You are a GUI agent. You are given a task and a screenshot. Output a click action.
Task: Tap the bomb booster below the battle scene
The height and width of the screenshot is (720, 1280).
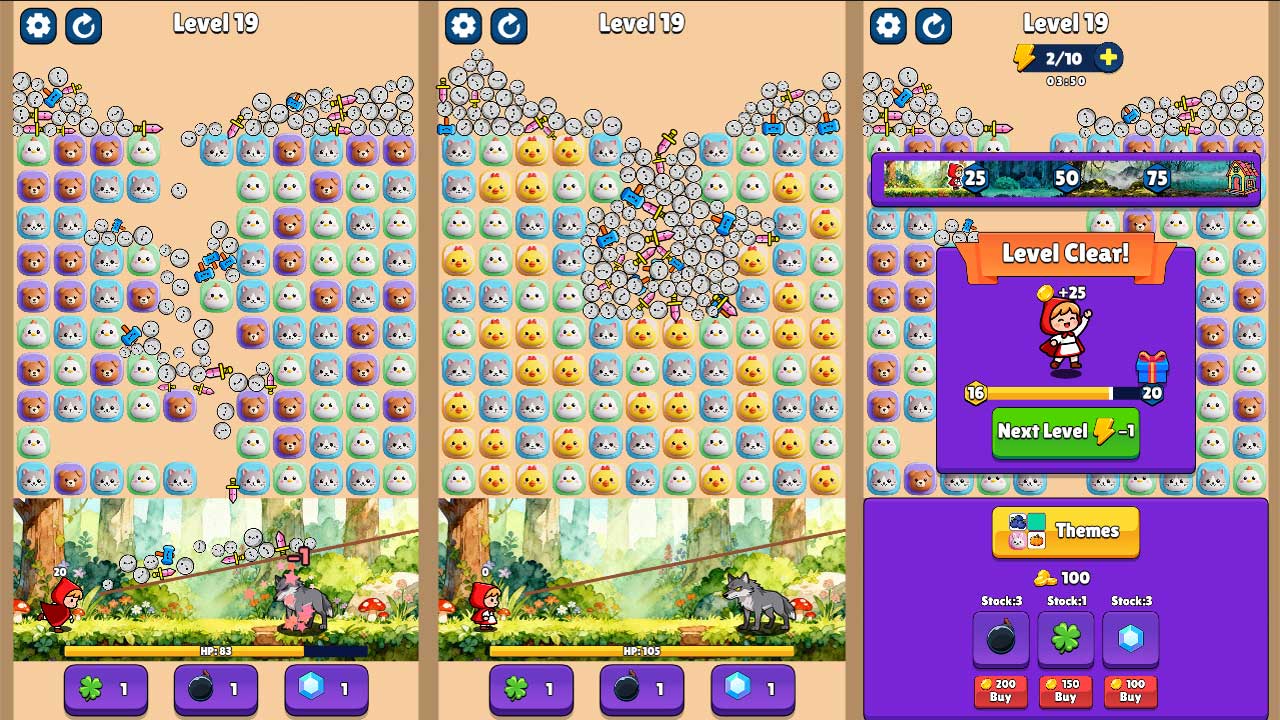click(216, 689)
